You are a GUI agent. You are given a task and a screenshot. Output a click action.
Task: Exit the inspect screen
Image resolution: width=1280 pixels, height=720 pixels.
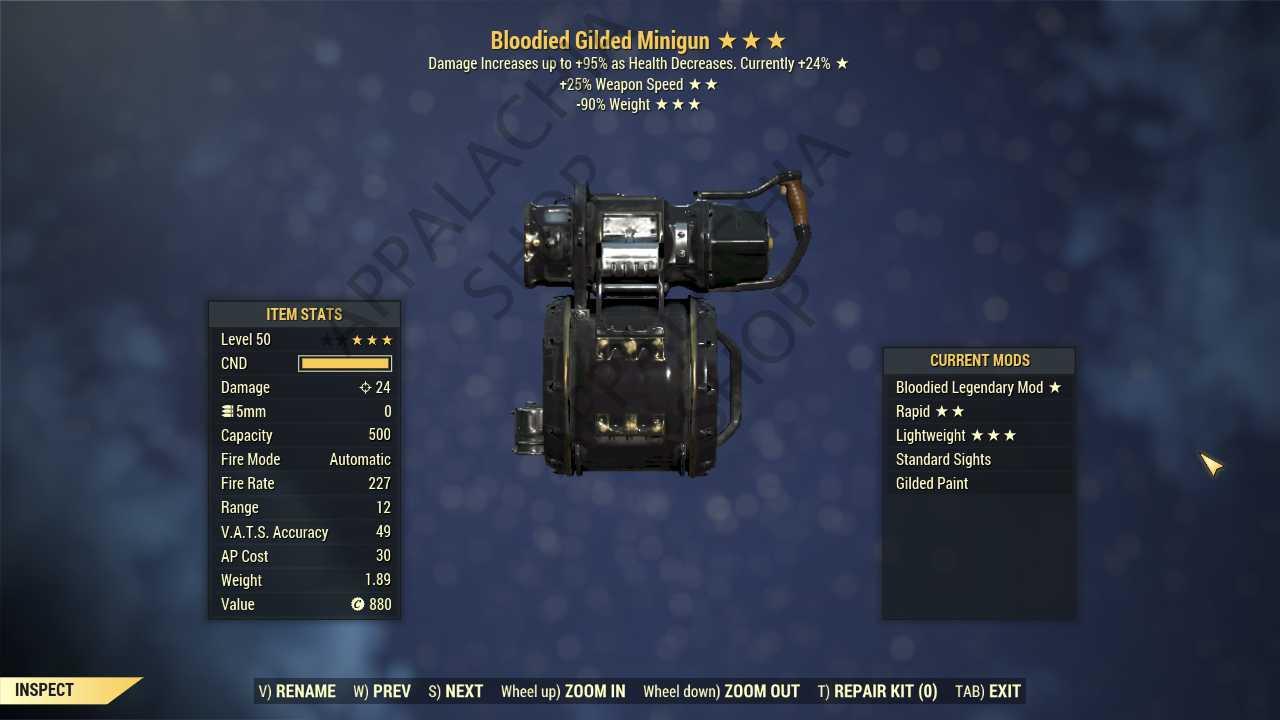pos(988,691)
